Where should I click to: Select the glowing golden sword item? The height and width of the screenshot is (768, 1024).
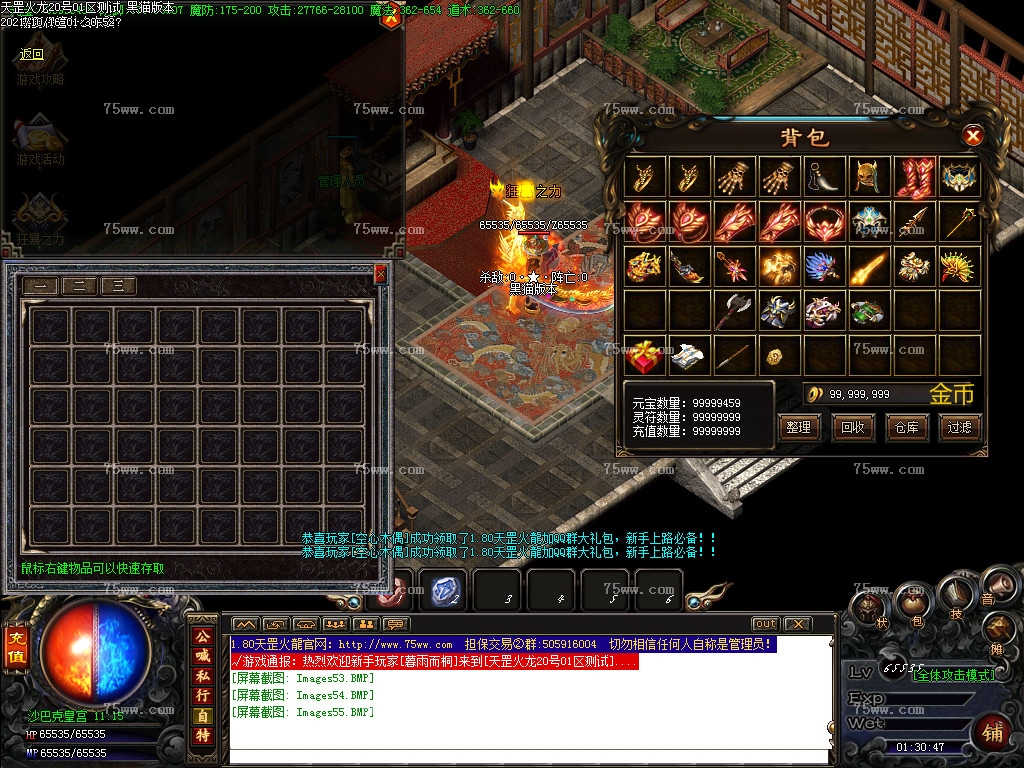click(870, 266)
